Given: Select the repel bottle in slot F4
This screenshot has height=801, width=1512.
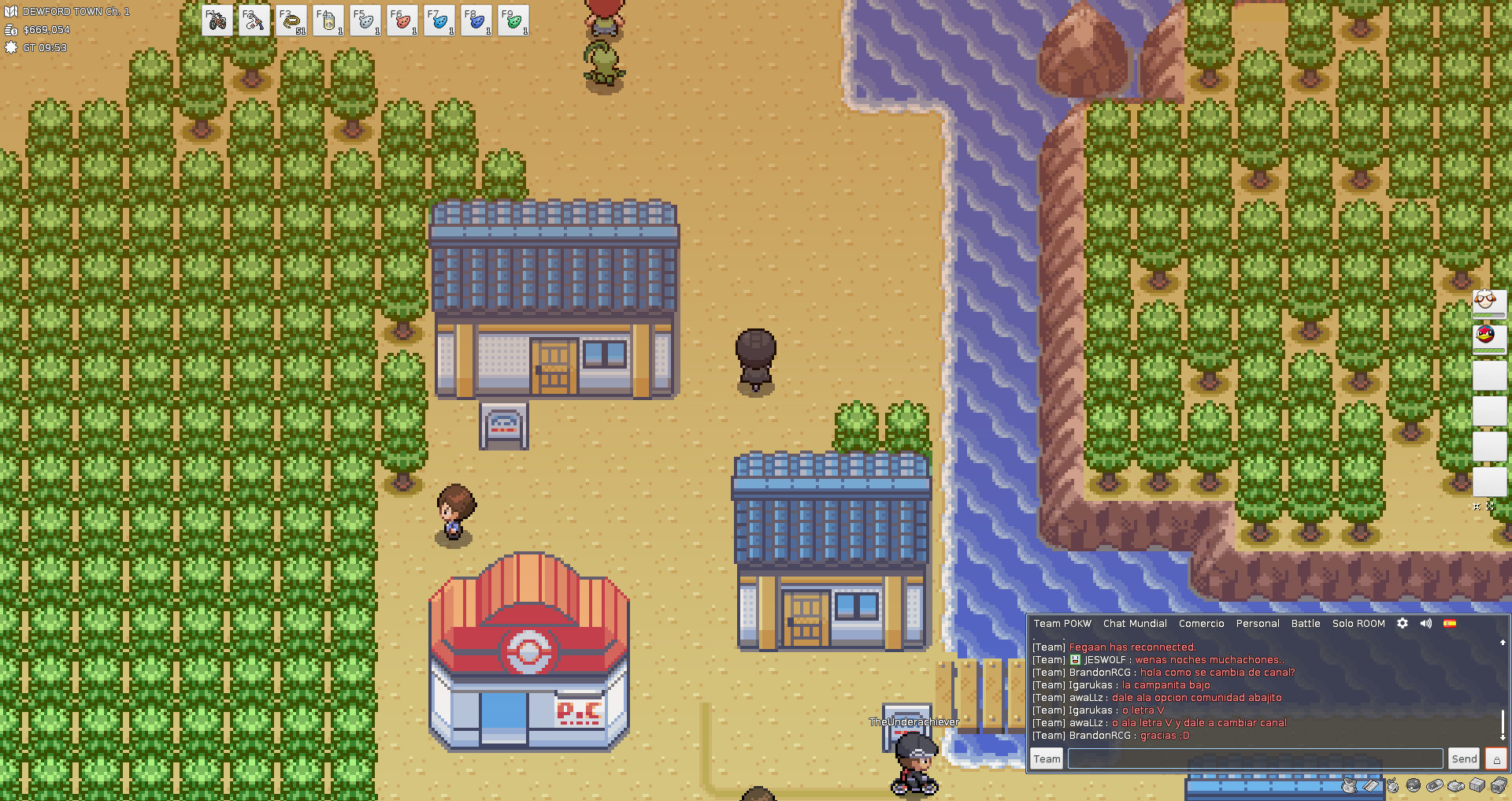Looking at the screenshot, I should (328, 21).
